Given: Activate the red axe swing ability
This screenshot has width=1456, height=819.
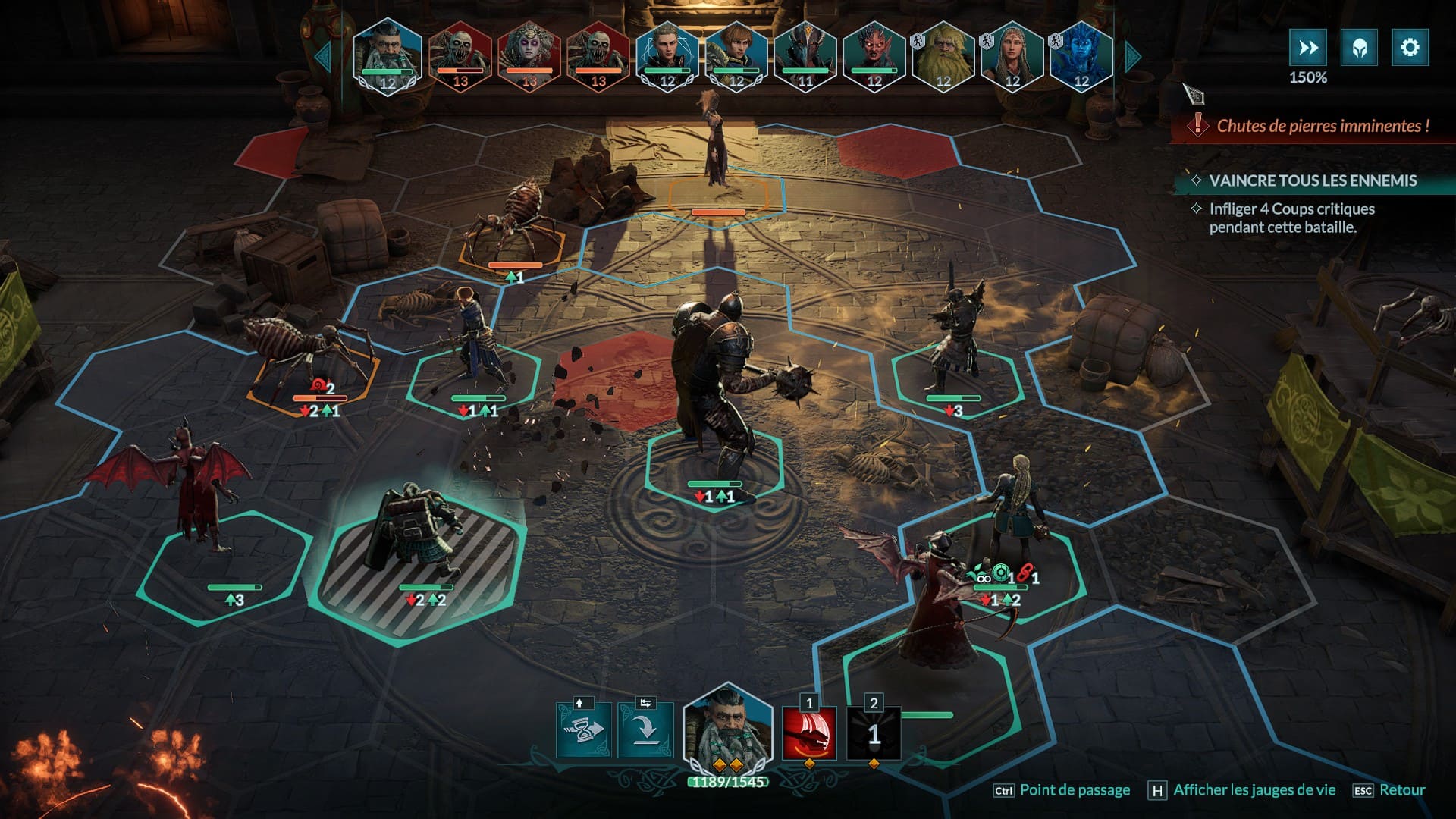Looking at the screenshot, I should click(x=809, y=733).
